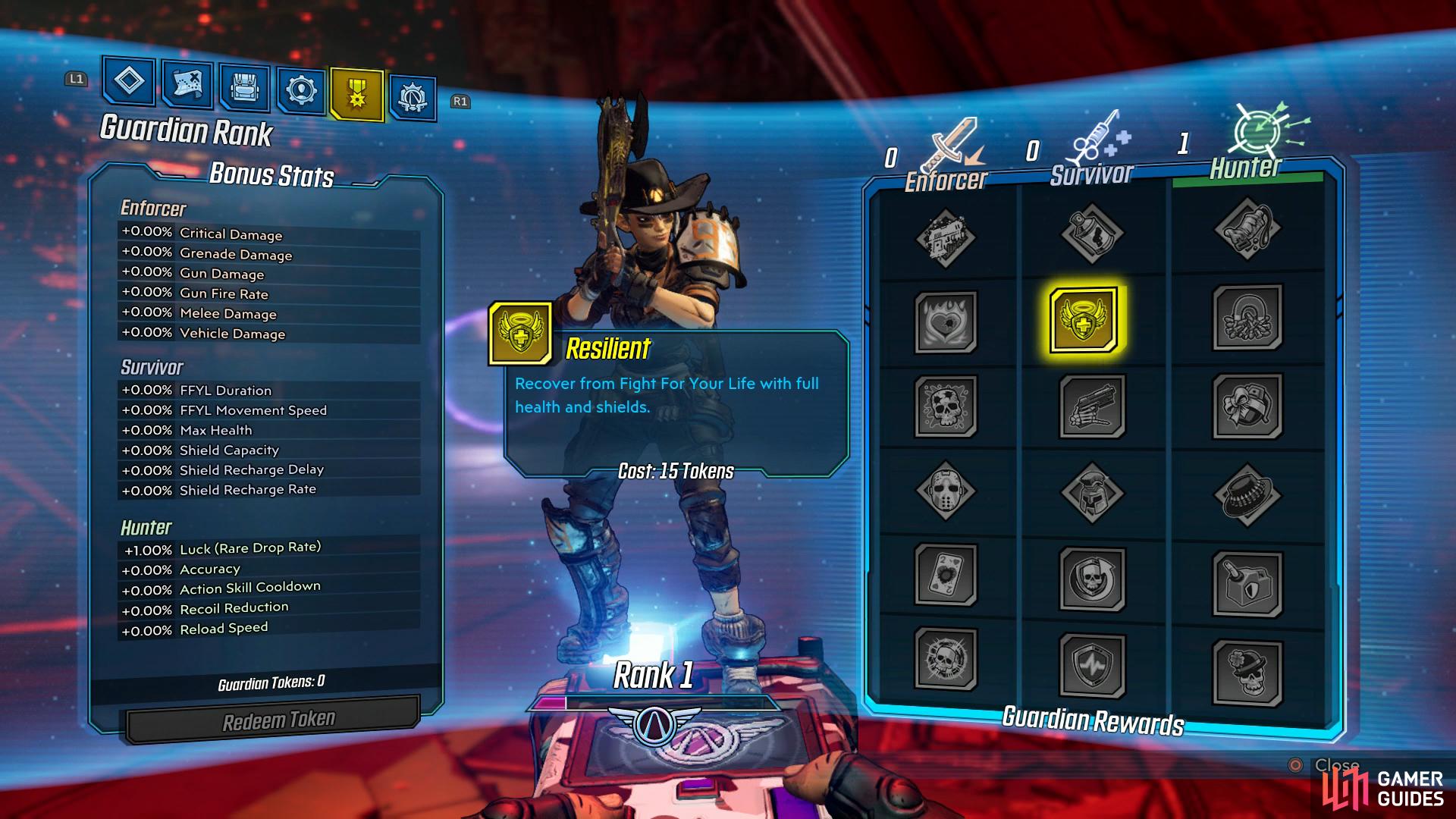This screenshot has height=819, width=1456.
Task: Switch to the diamond mission log tab
Action: tap(129, 80)
